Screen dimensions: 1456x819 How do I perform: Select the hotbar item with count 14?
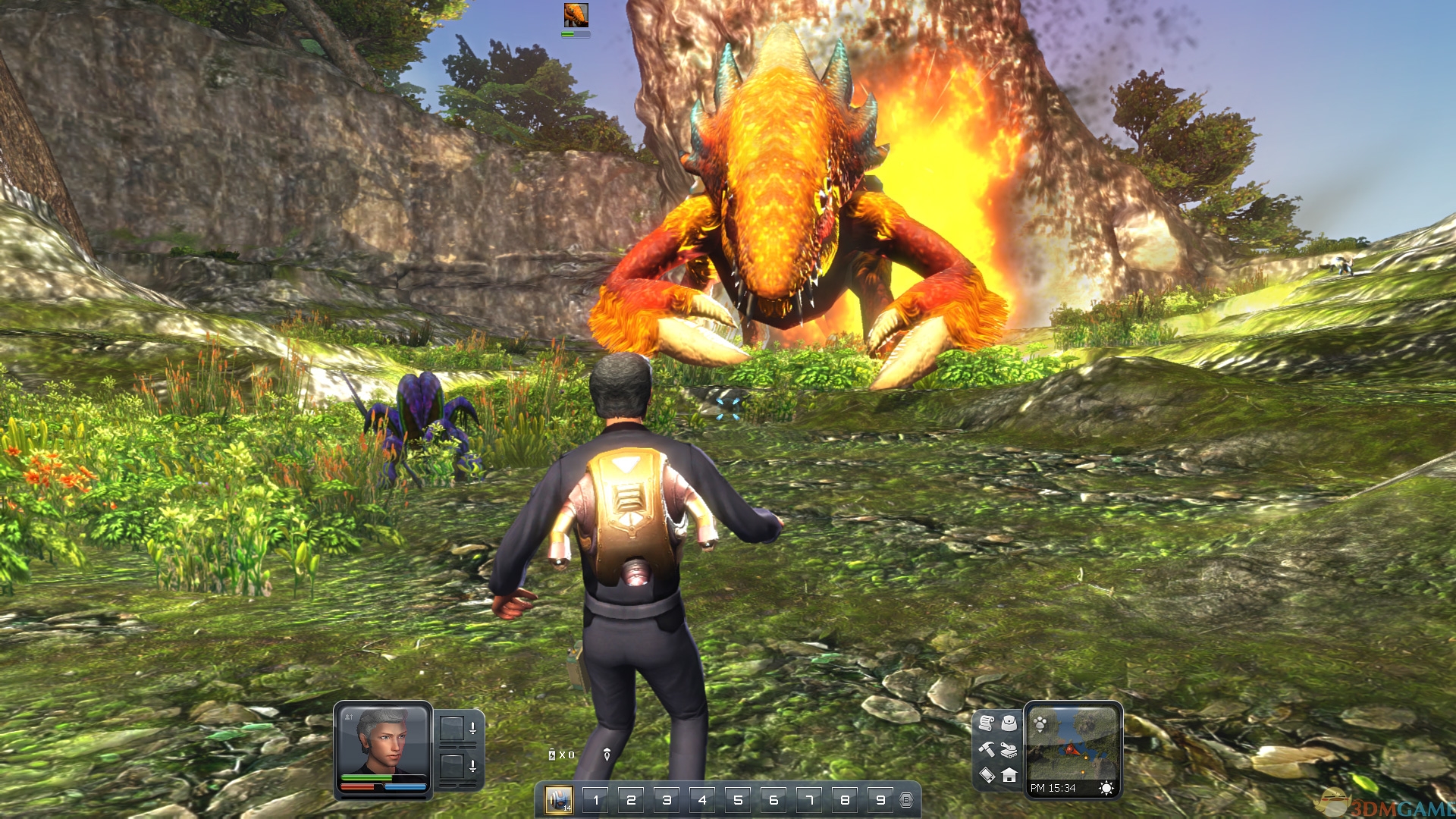pos(559,799)
